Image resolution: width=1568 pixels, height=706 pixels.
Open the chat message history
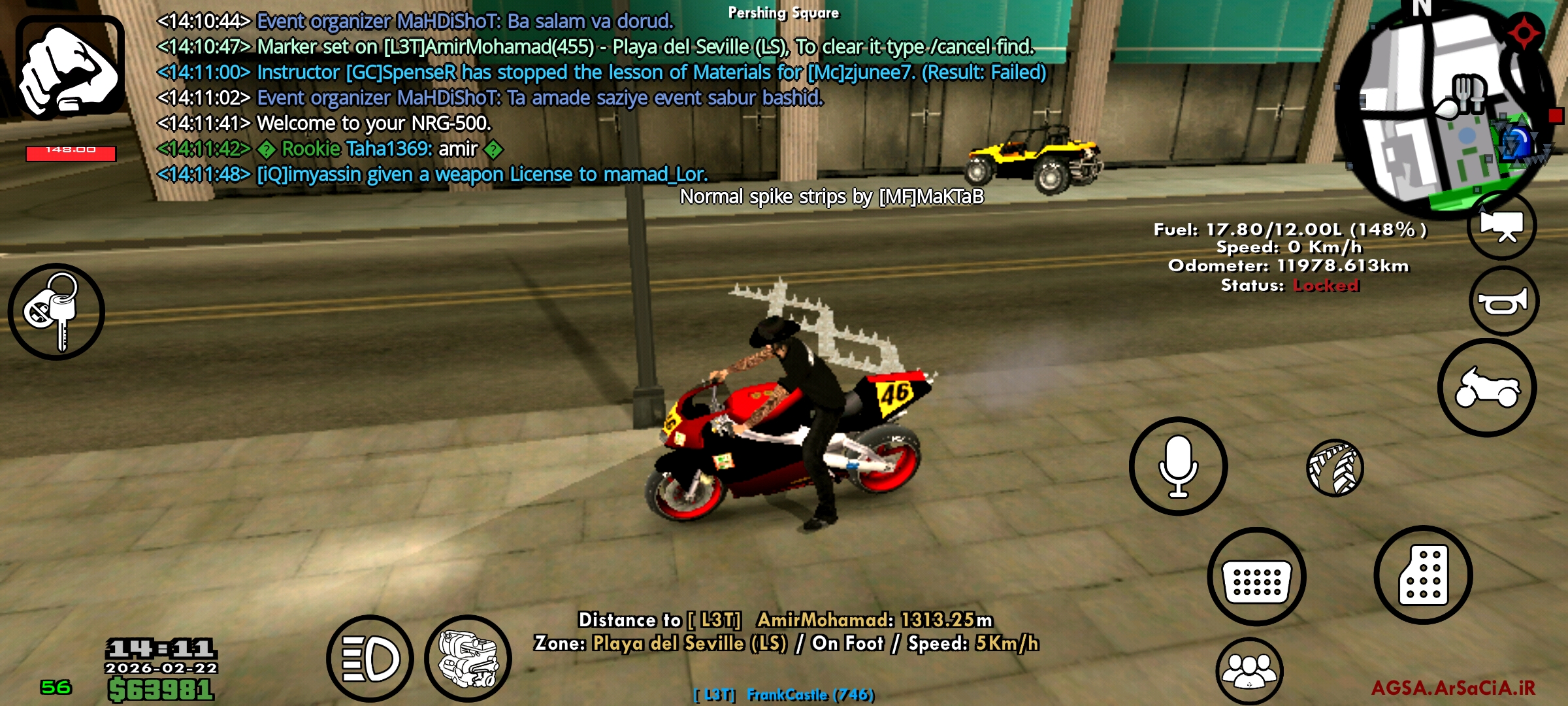click(x=588, y=98)
